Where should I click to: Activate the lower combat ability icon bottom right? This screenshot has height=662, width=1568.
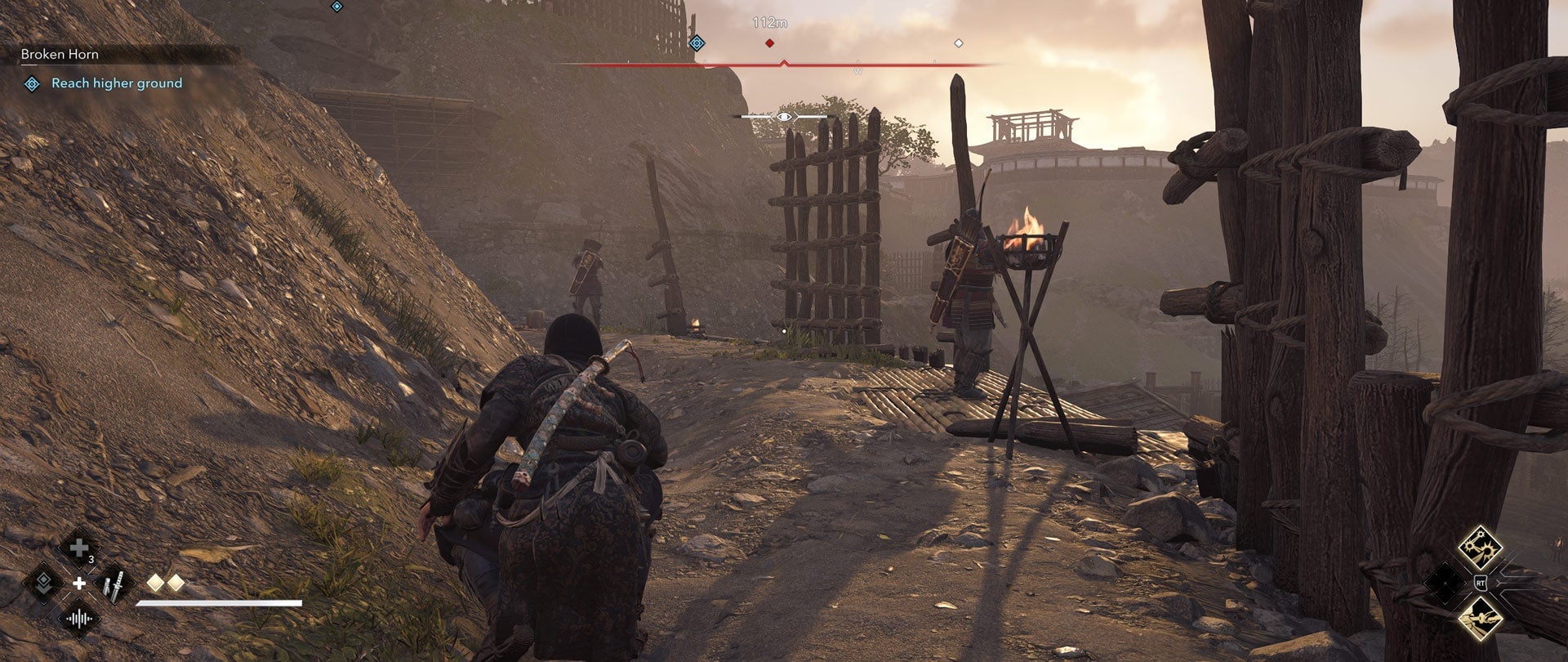1482,620
